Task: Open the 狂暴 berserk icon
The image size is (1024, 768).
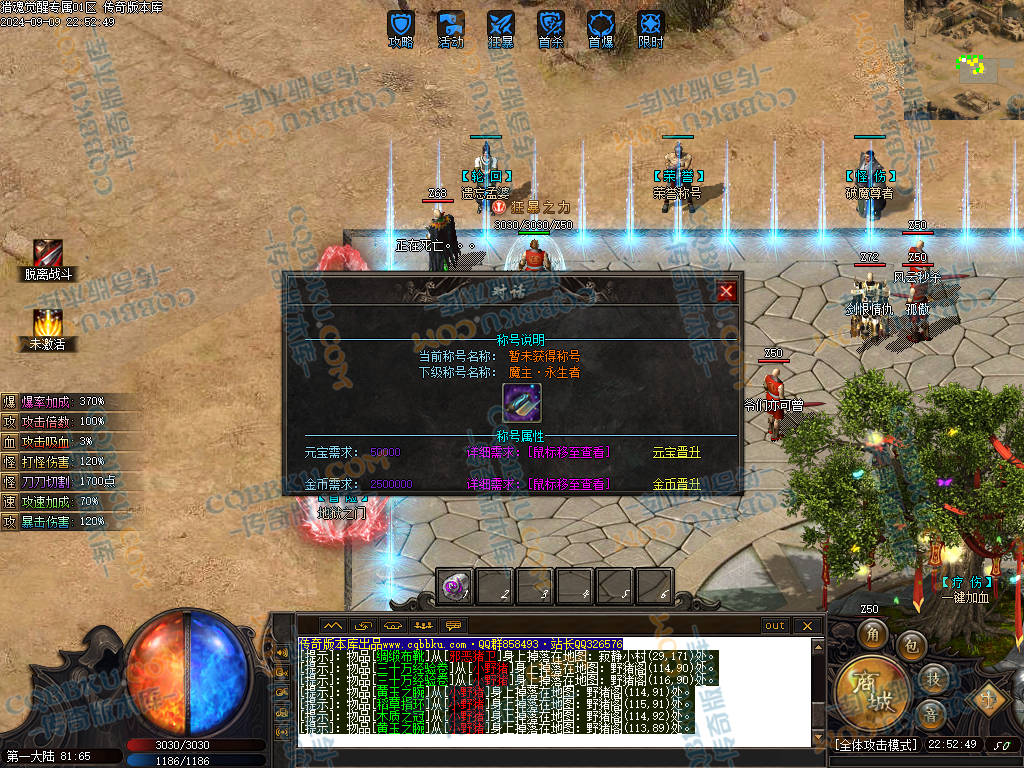Action: [x=501, y=27]
